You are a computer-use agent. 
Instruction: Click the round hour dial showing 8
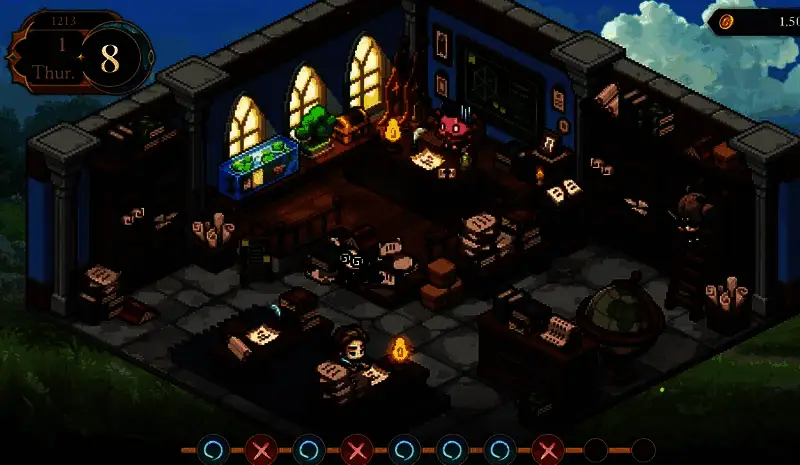pyautogui.click(x=110, y=58)
